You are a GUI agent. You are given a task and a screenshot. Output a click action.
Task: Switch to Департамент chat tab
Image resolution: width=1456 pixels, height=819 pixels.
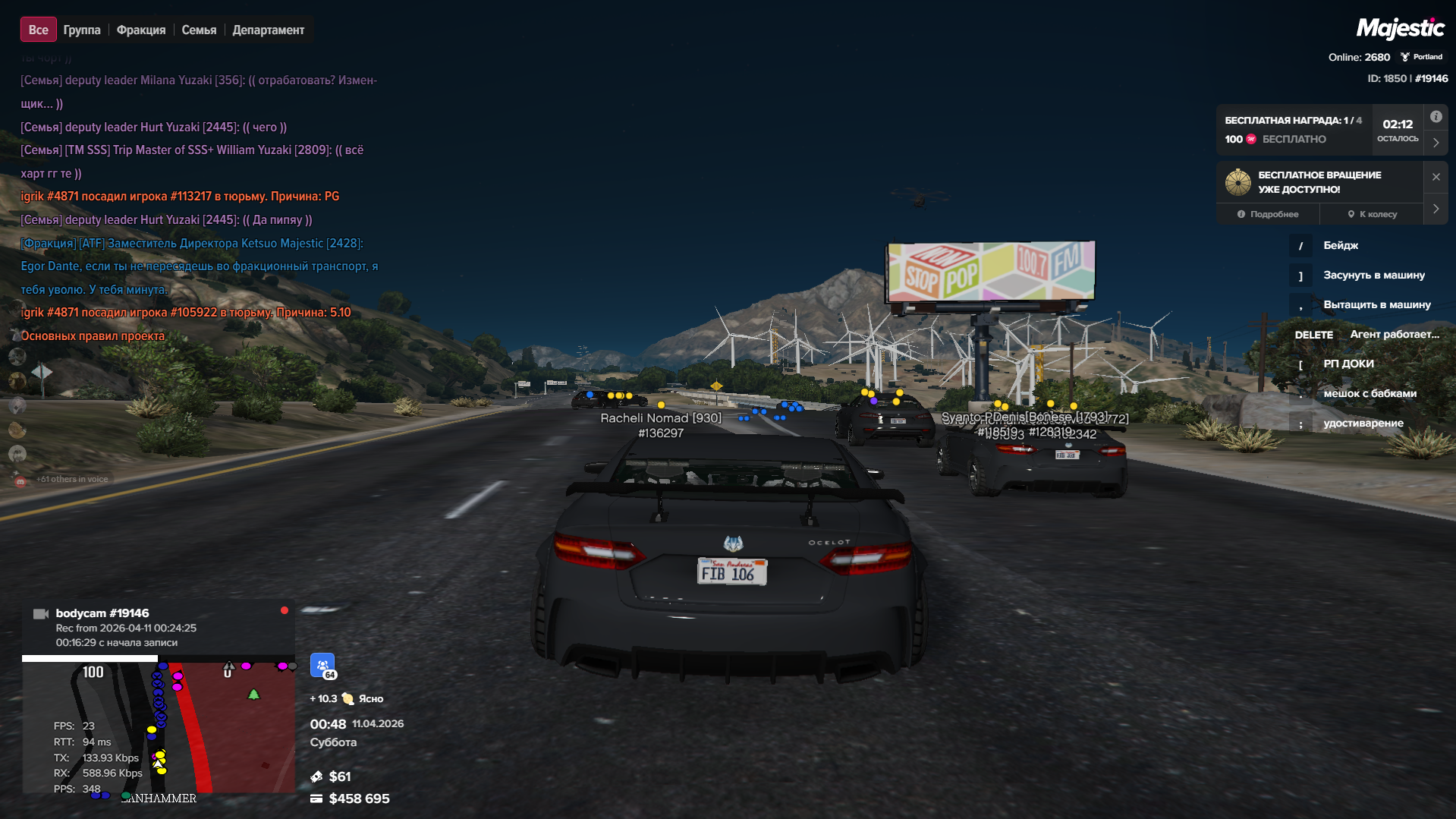pos(268,30)
